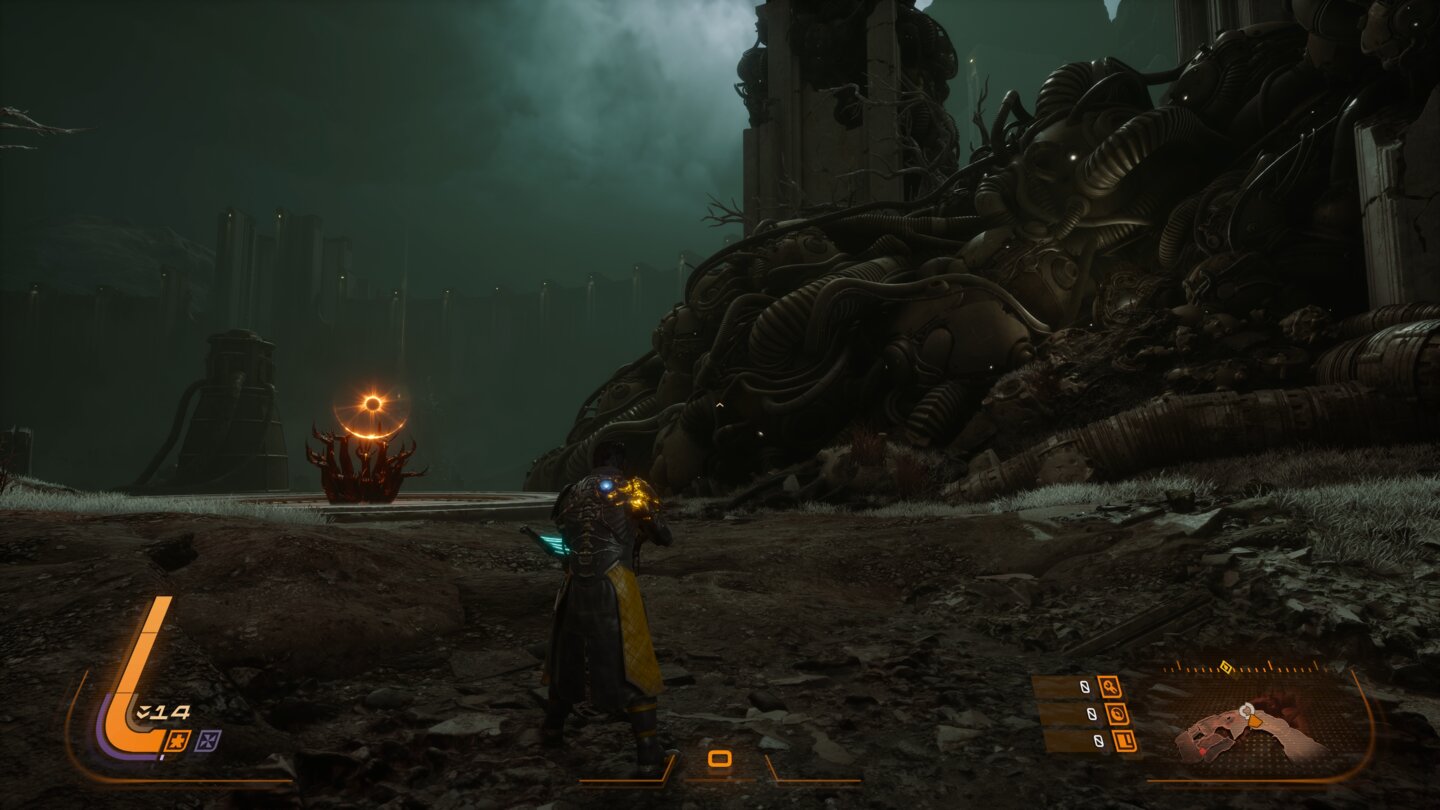Viewport: 1440px width, 810px height.
Task: Select the purple cross status icon
Action: tap(209, 741)
